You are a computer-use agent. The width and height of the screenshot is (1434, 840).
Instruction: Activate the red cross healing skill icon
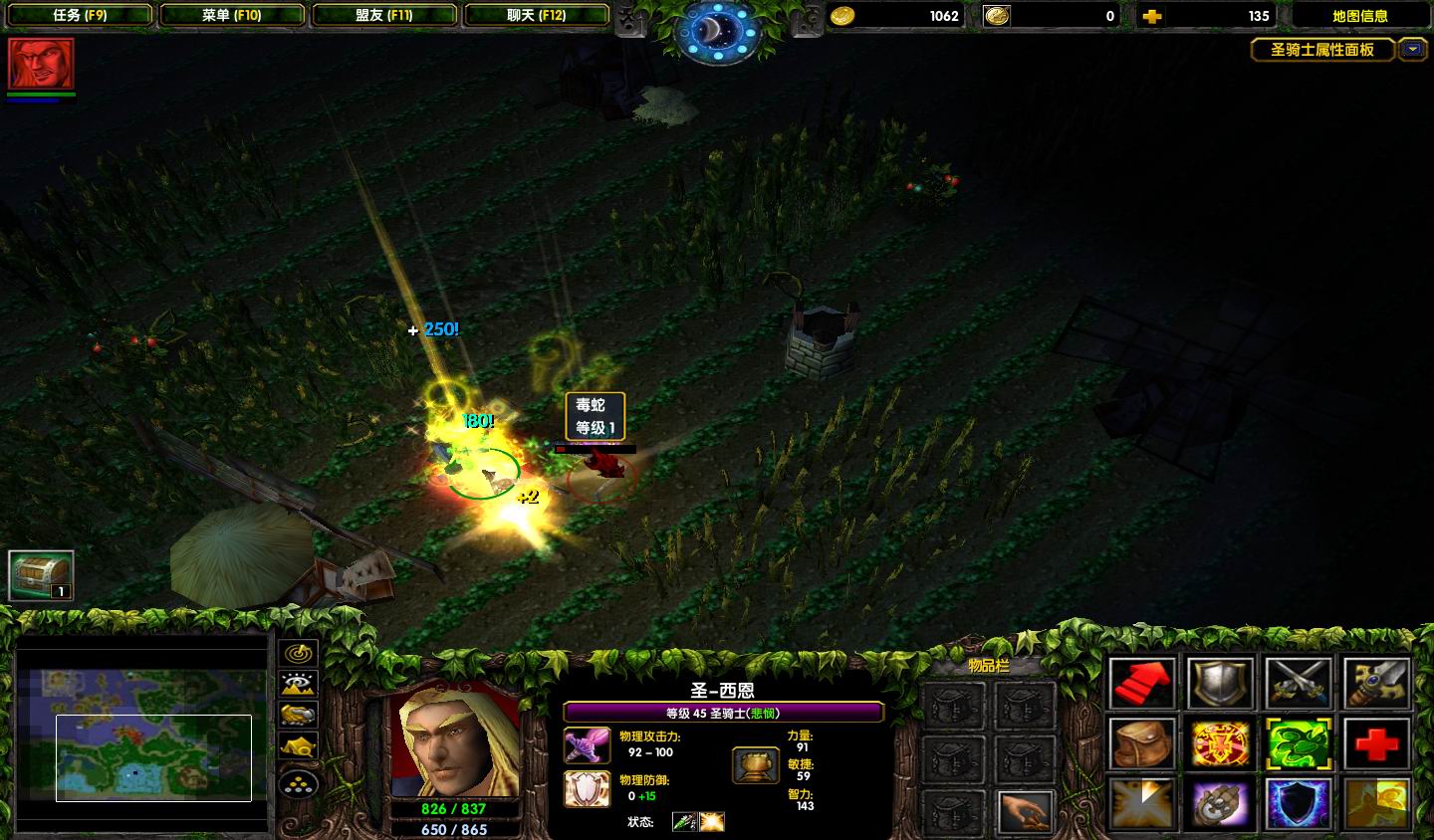click(1375, 743)
